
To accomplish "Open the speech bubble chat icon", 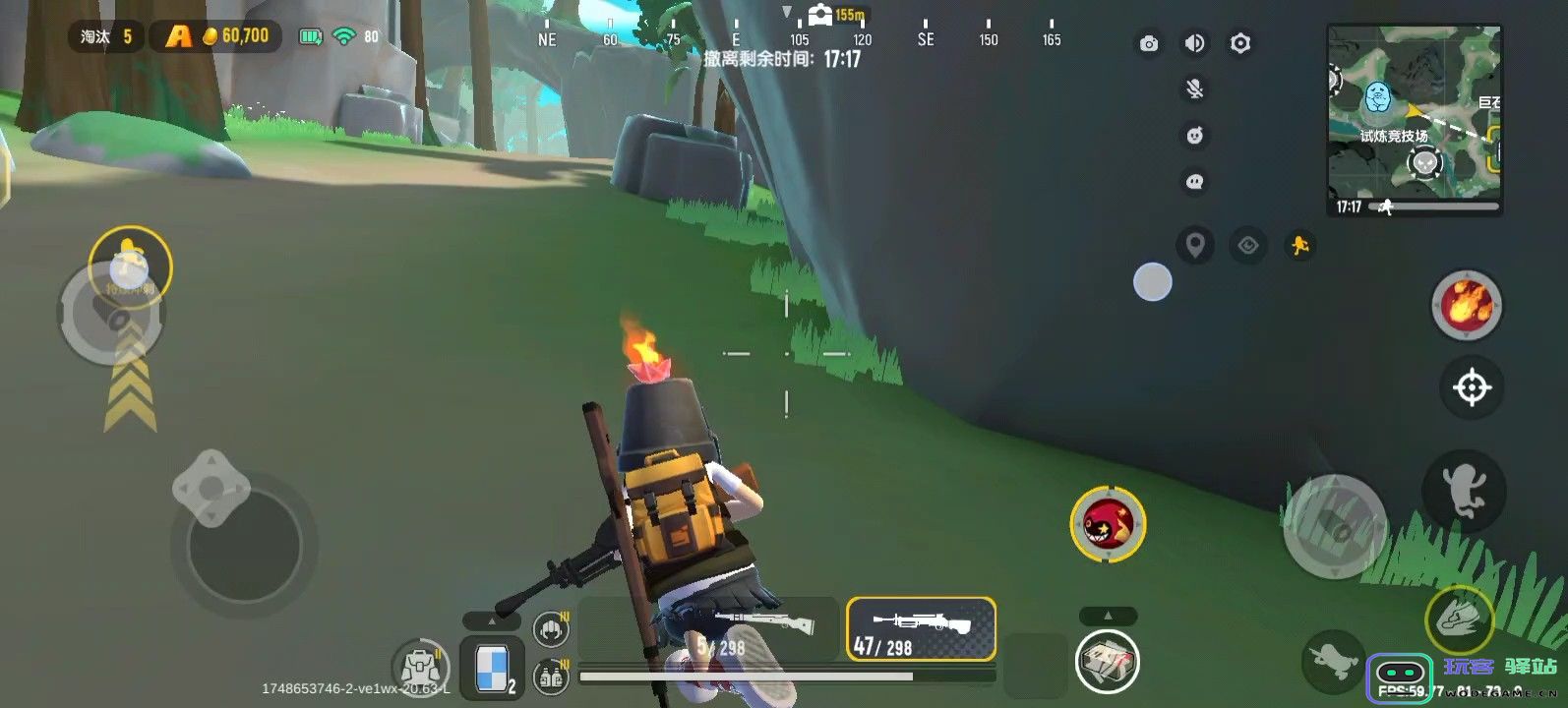I will pos(1194,182).
